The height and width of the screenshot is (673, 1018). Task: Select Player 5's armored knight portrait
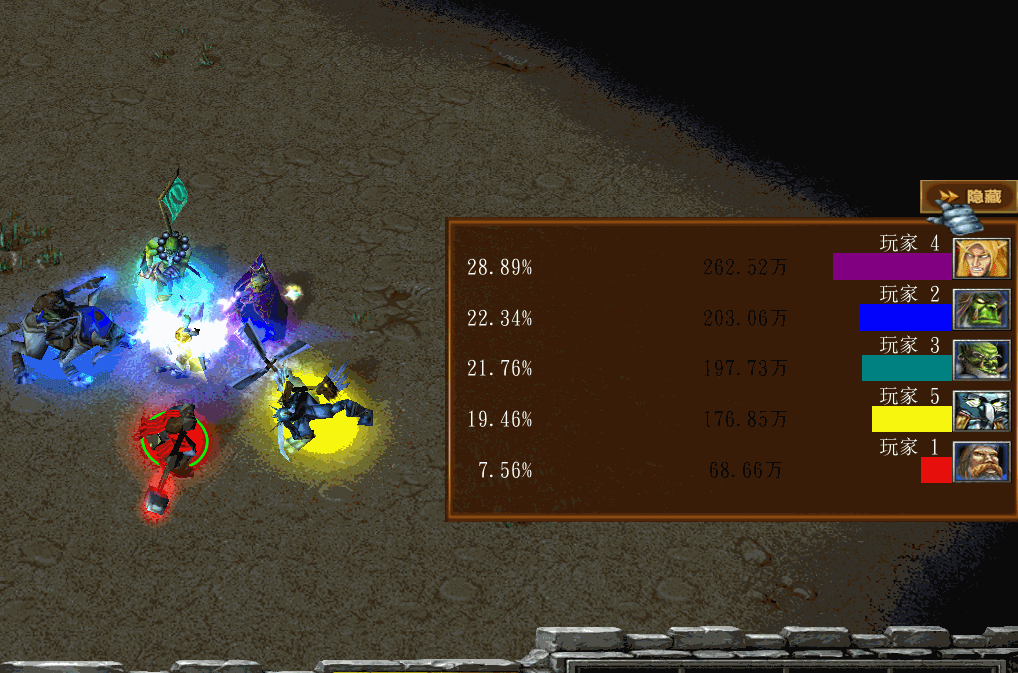click(x=982, y=411)
